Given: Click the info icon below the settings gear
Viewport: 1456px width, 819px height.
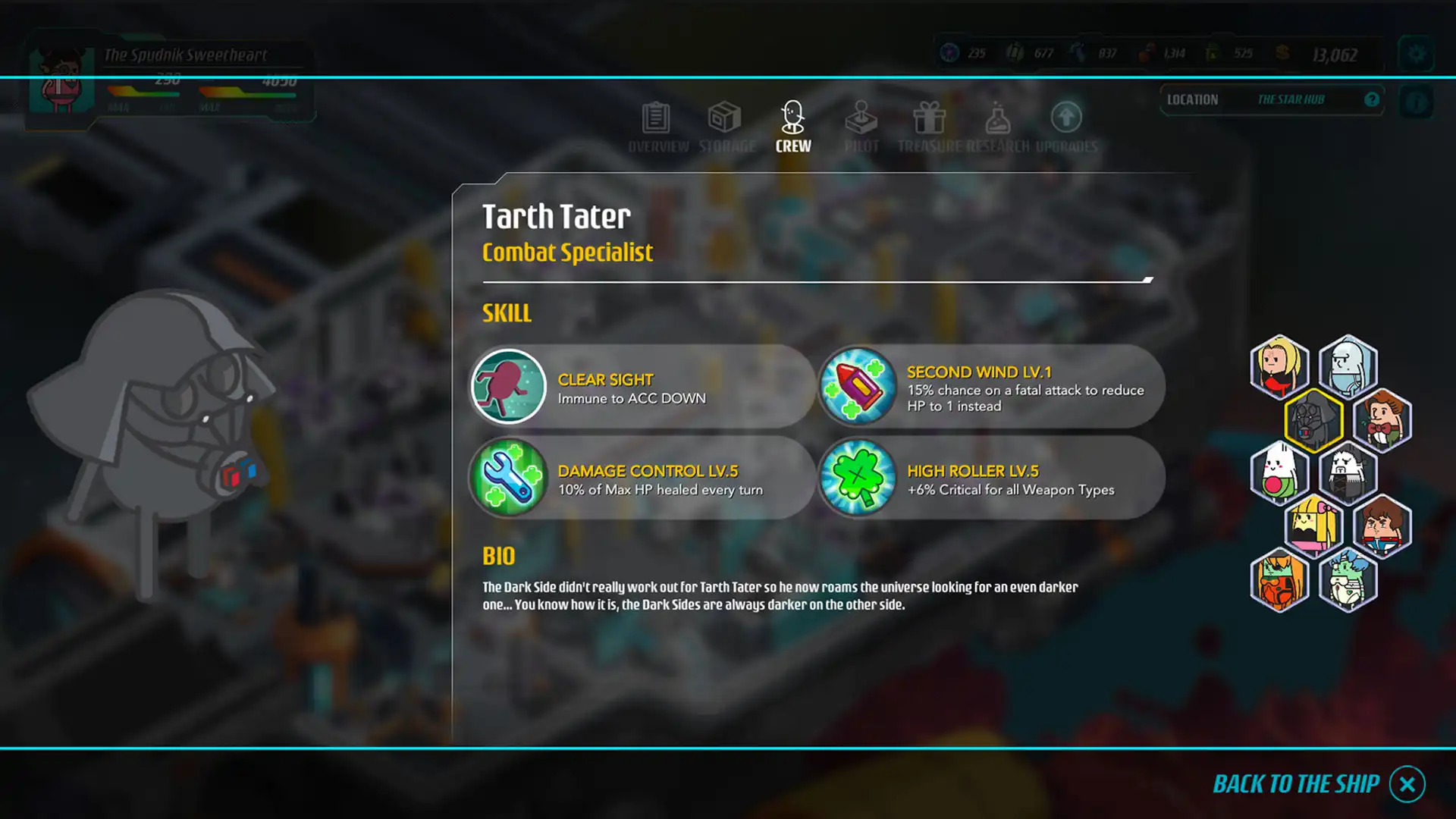Looking at the screenshot, I should [1416, 102].
